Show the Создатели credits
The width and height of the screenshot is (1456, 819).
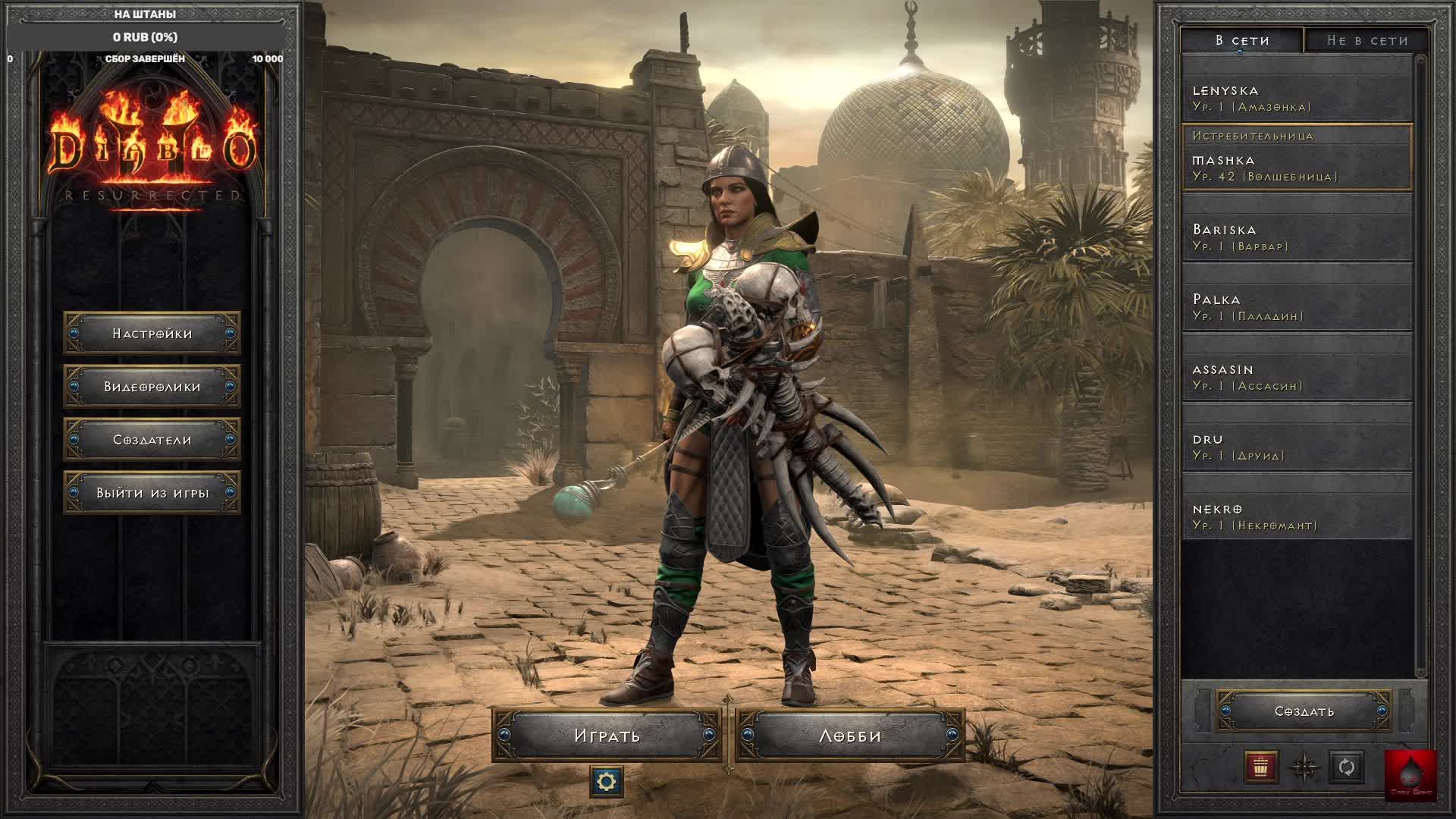click(x=152, y=440)
